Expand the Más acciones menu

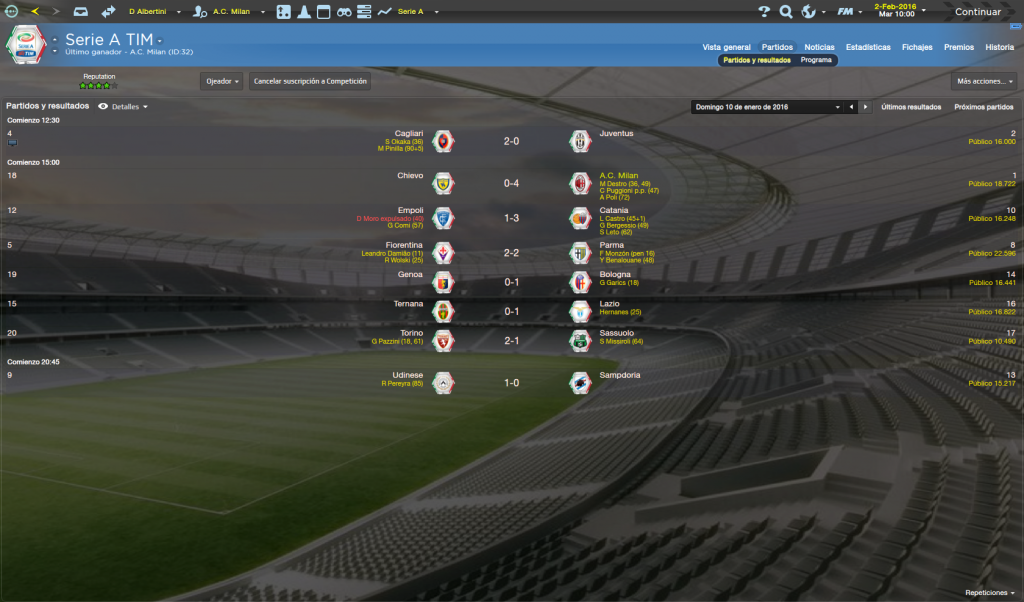coord(984,81)
